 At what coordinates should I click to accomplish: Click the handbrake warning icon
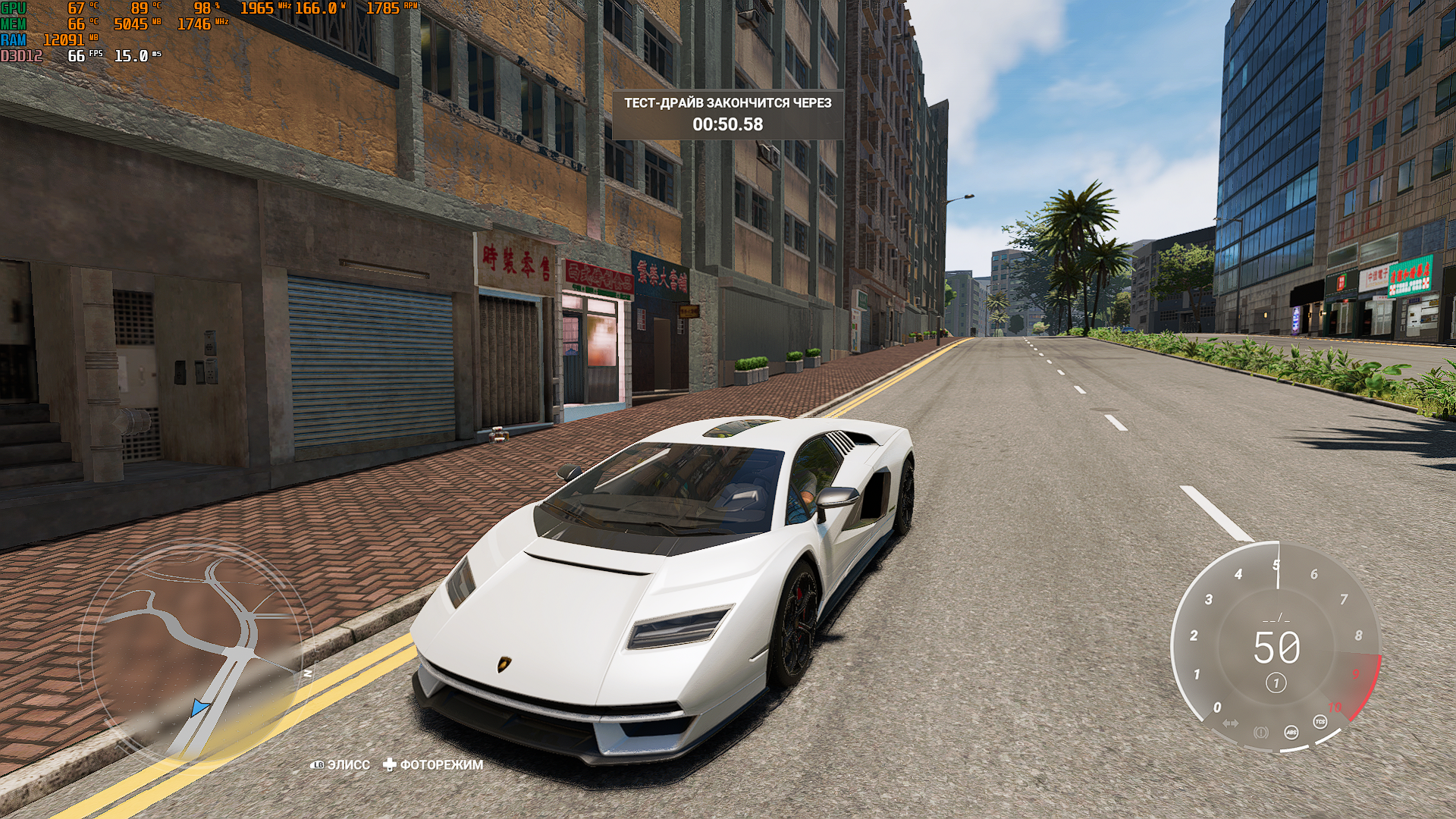click(x=1260, y=733)
